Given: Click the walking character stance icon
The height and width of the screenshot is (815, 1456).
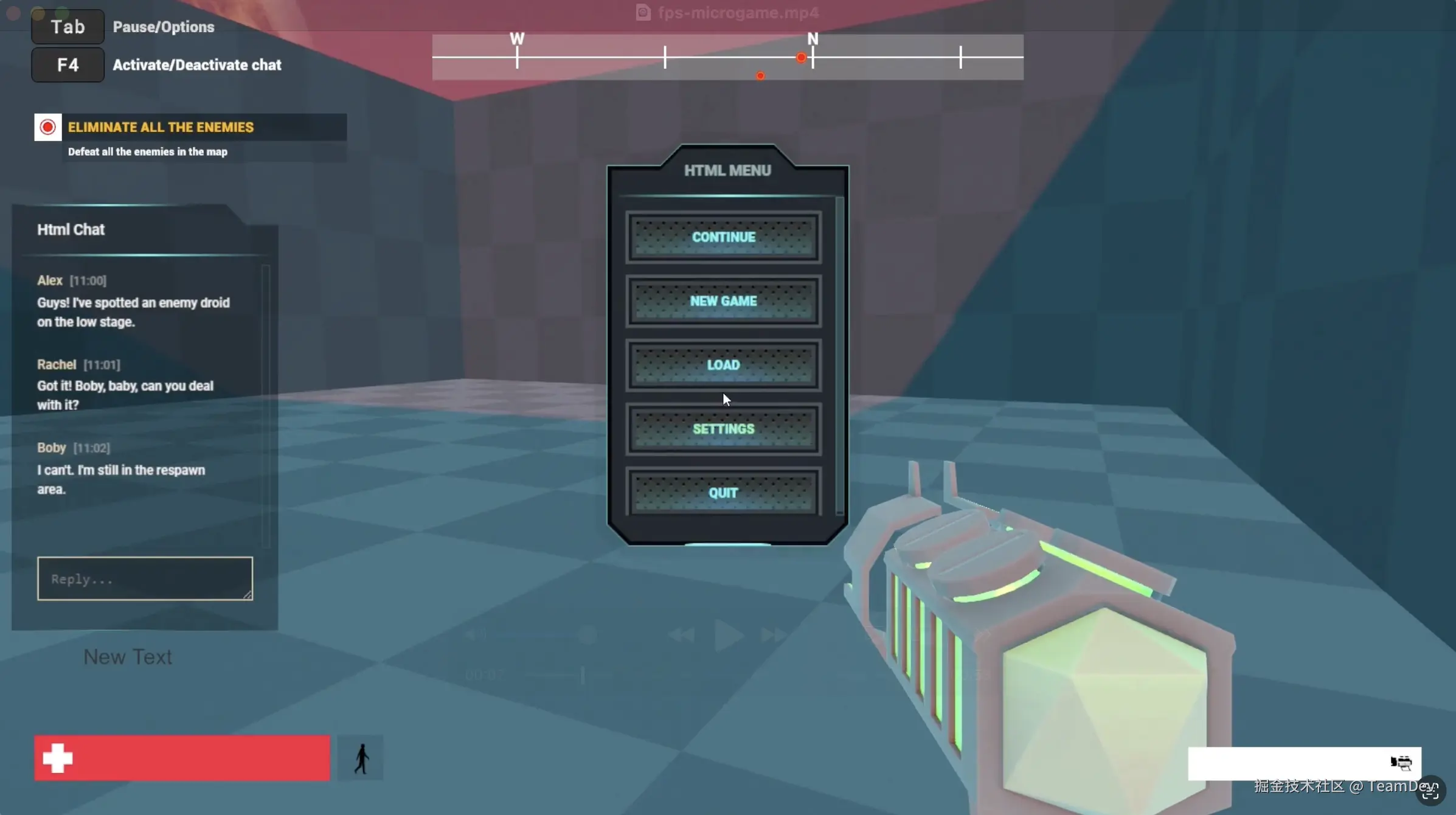Looking at the screenshot, I should coord(361,757).
